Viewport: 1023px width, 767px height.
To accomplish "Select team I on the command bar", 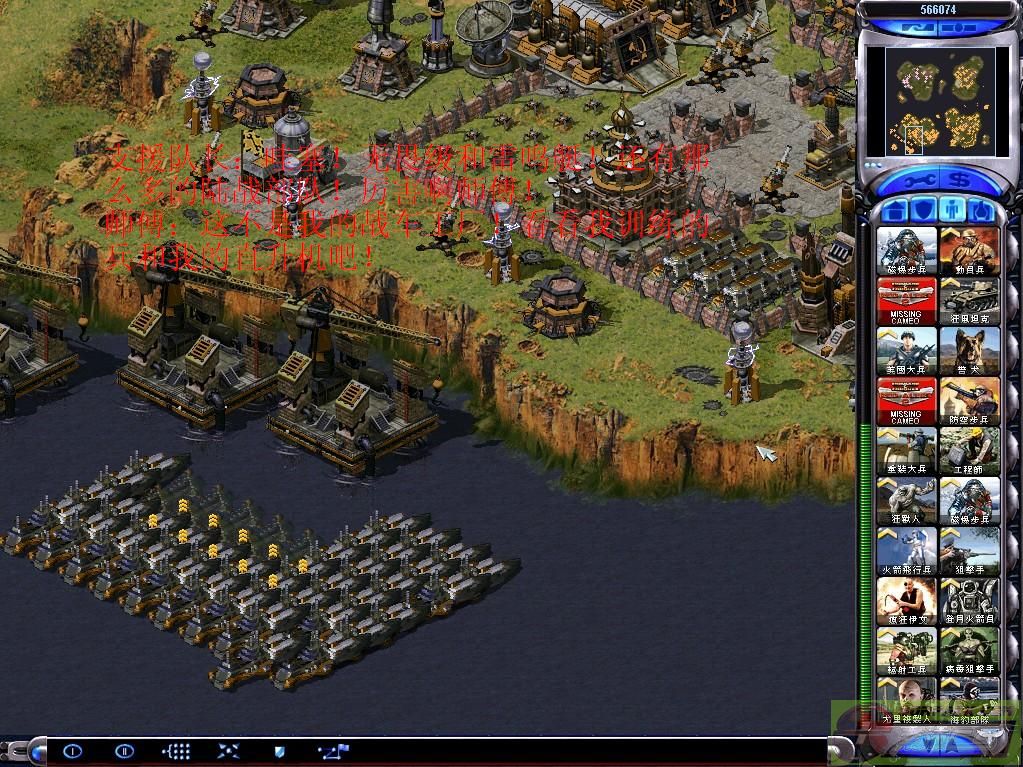I will [72, 750].
